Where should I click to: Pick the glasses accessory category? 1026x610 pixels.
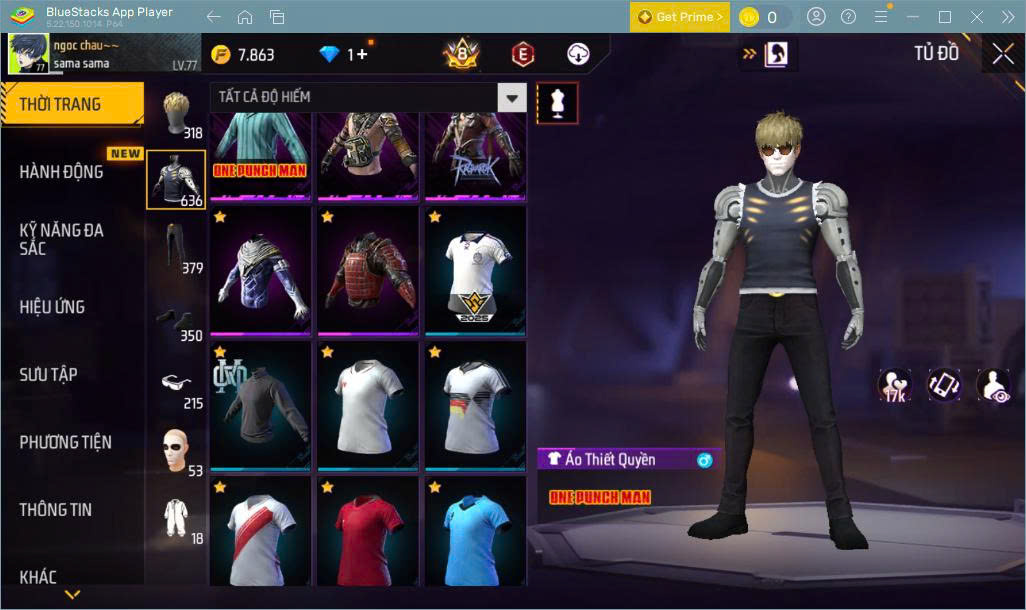pyautogui.click(x=177, y=384)
